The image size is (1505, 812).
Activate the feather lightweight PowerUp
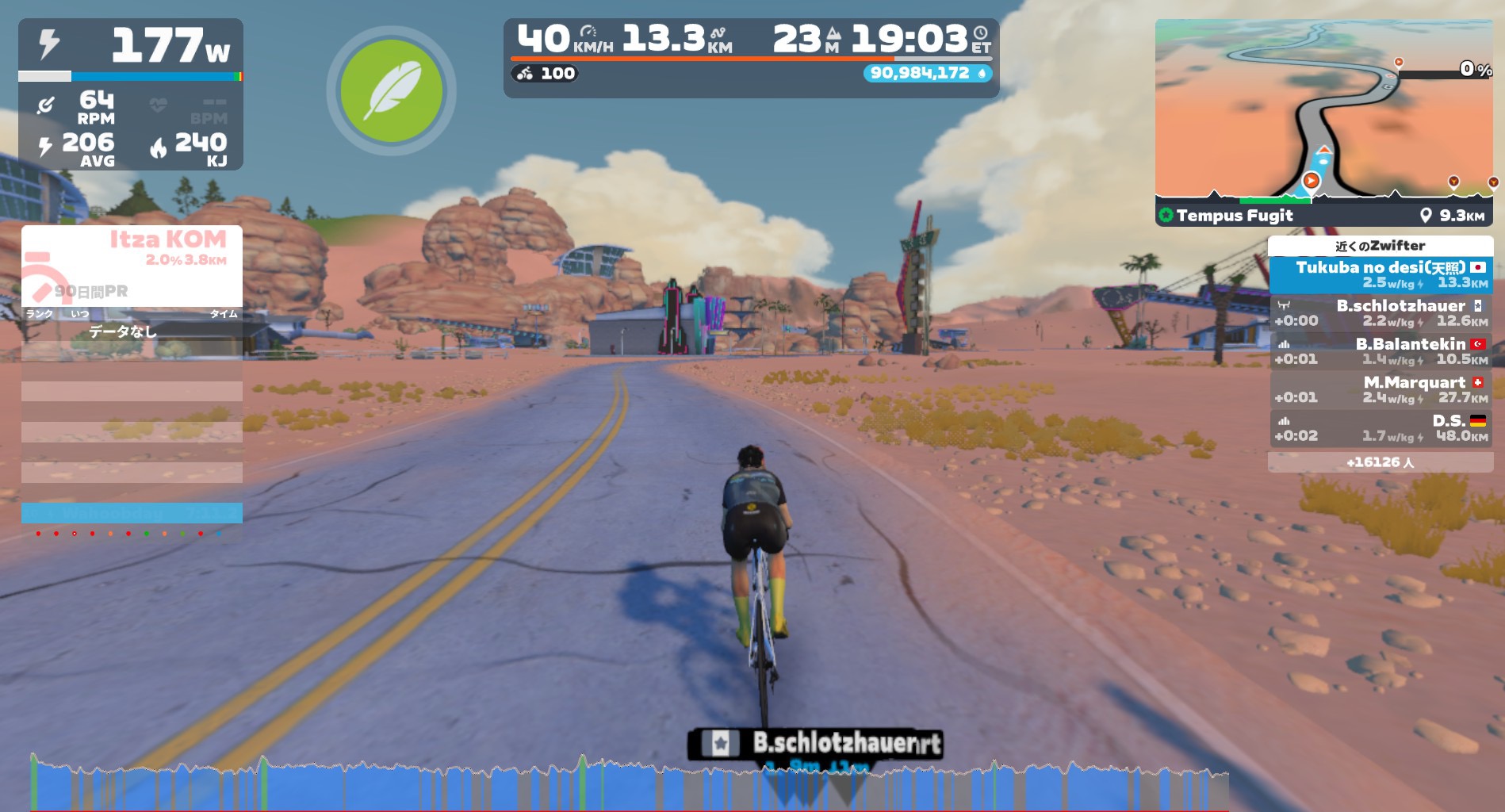click(391, 91)
